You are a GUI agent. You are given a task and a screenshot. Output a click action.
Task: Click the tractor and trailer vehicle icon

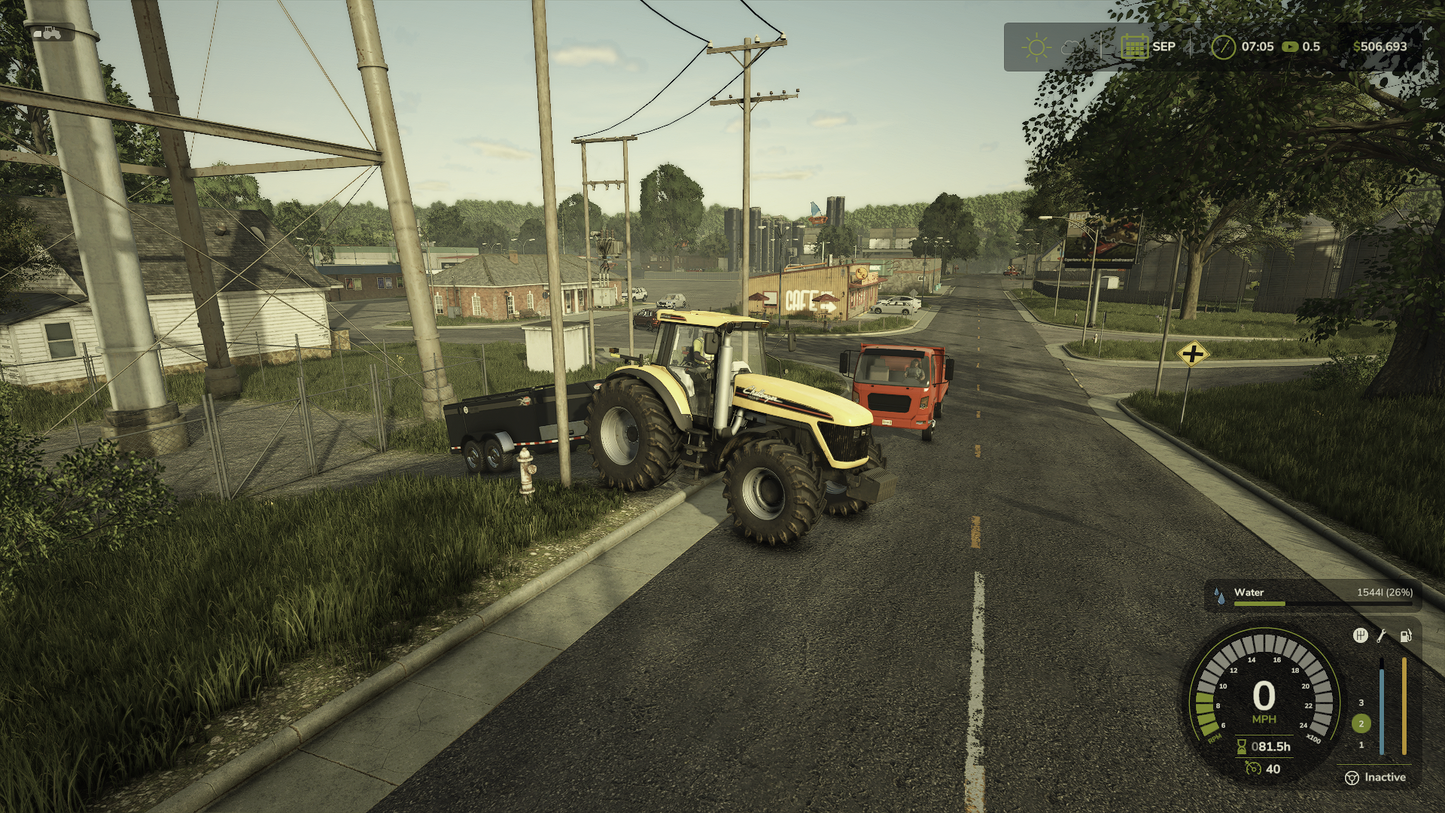tap(51, 33)
